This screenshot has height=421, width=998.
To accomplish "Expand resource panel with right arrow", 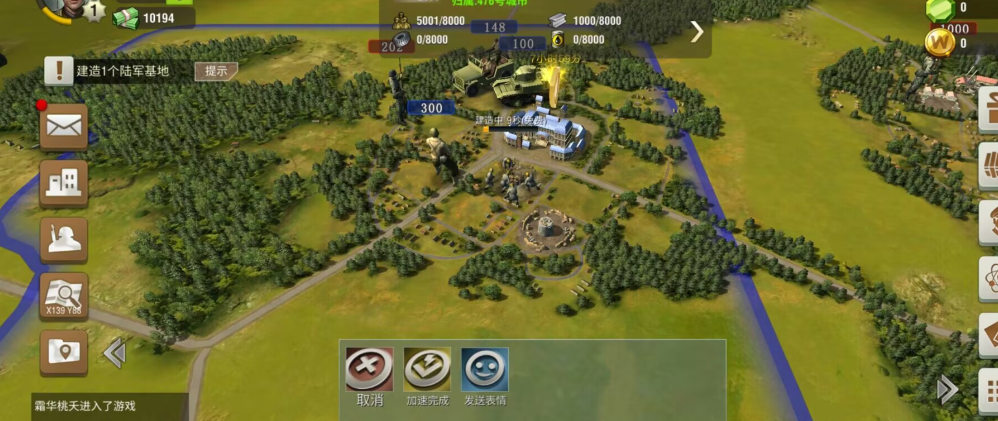I will point(697,31).
